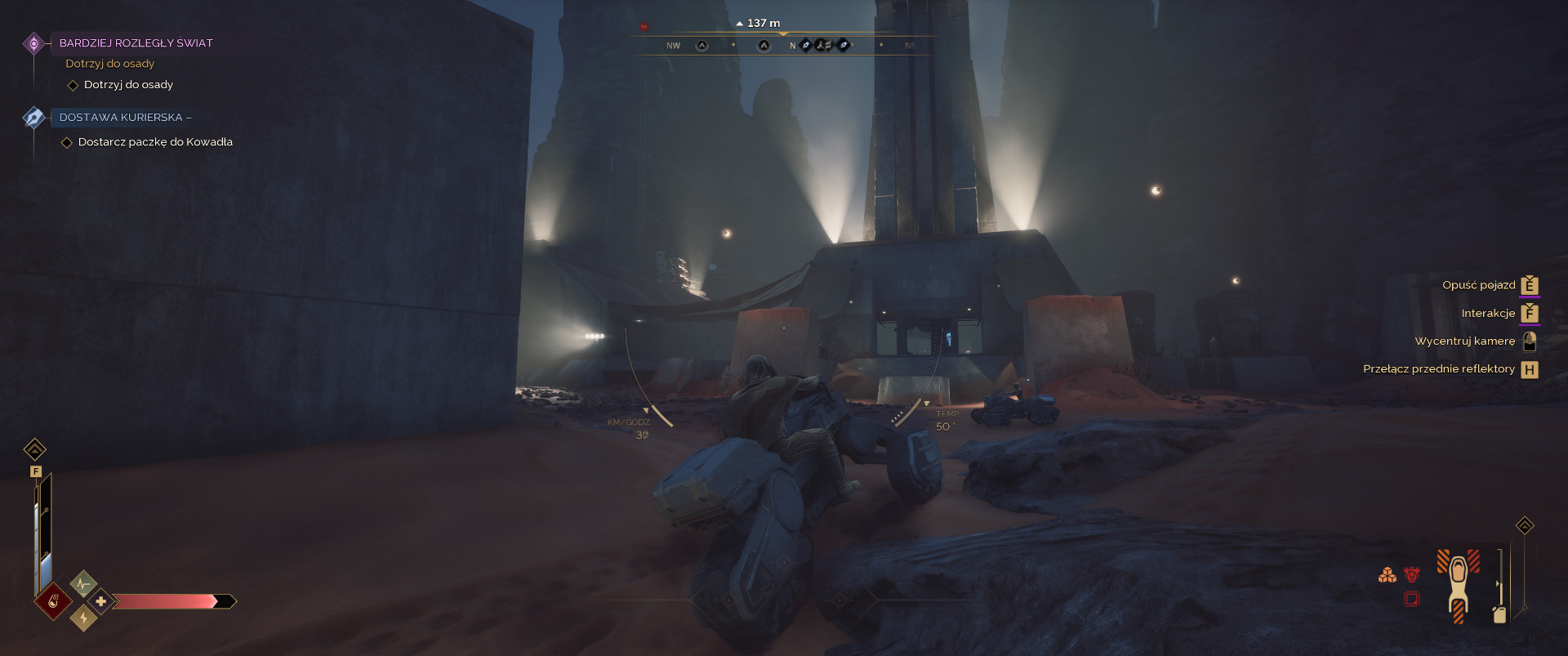Click the plus cross healing diamond icon
Image resolution: width=1568 pixels, height=656 pixels.
click(100, 601)
